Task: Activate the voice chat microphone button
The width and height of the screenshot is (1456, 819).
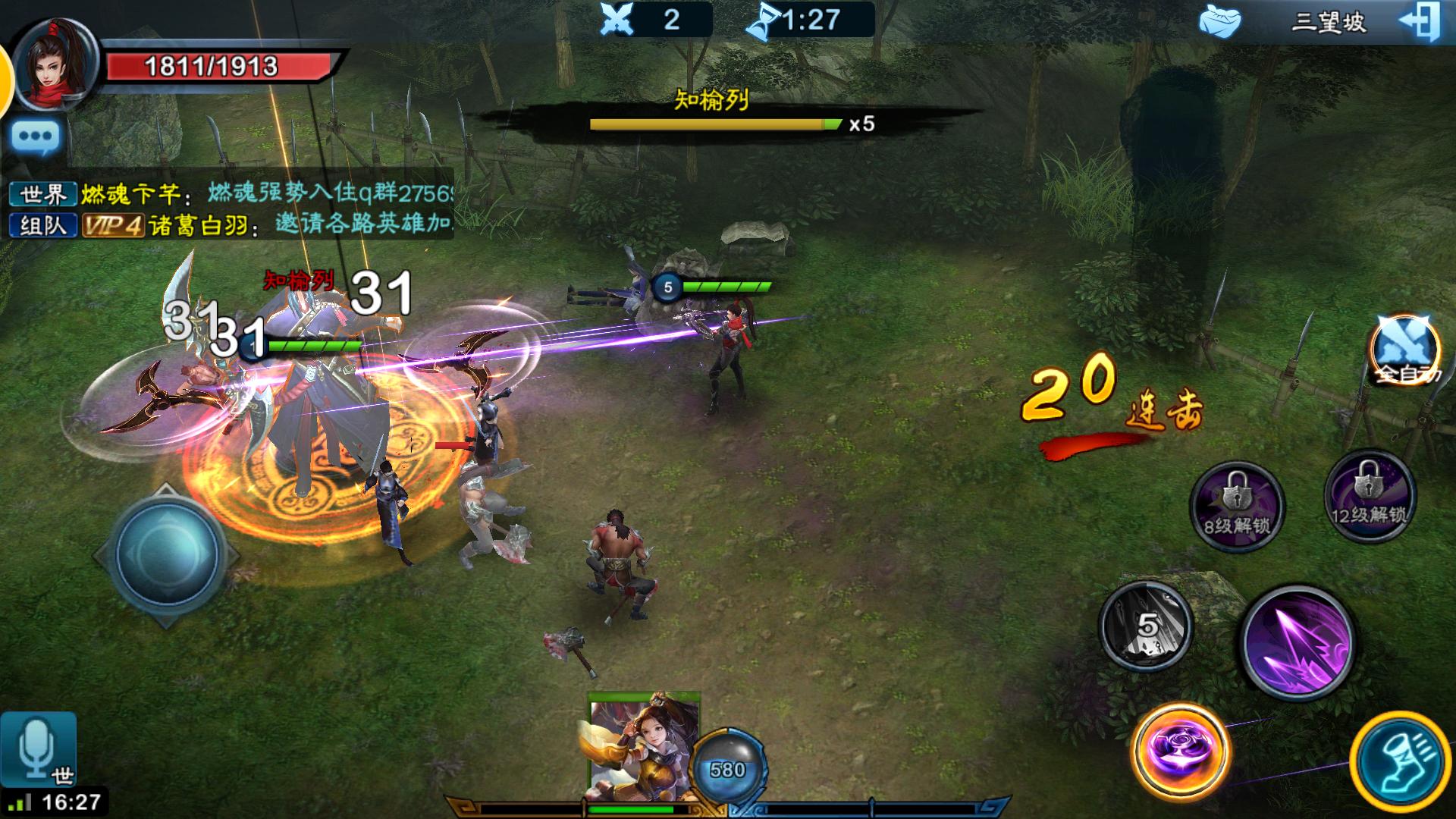Action: click(38, 748)
